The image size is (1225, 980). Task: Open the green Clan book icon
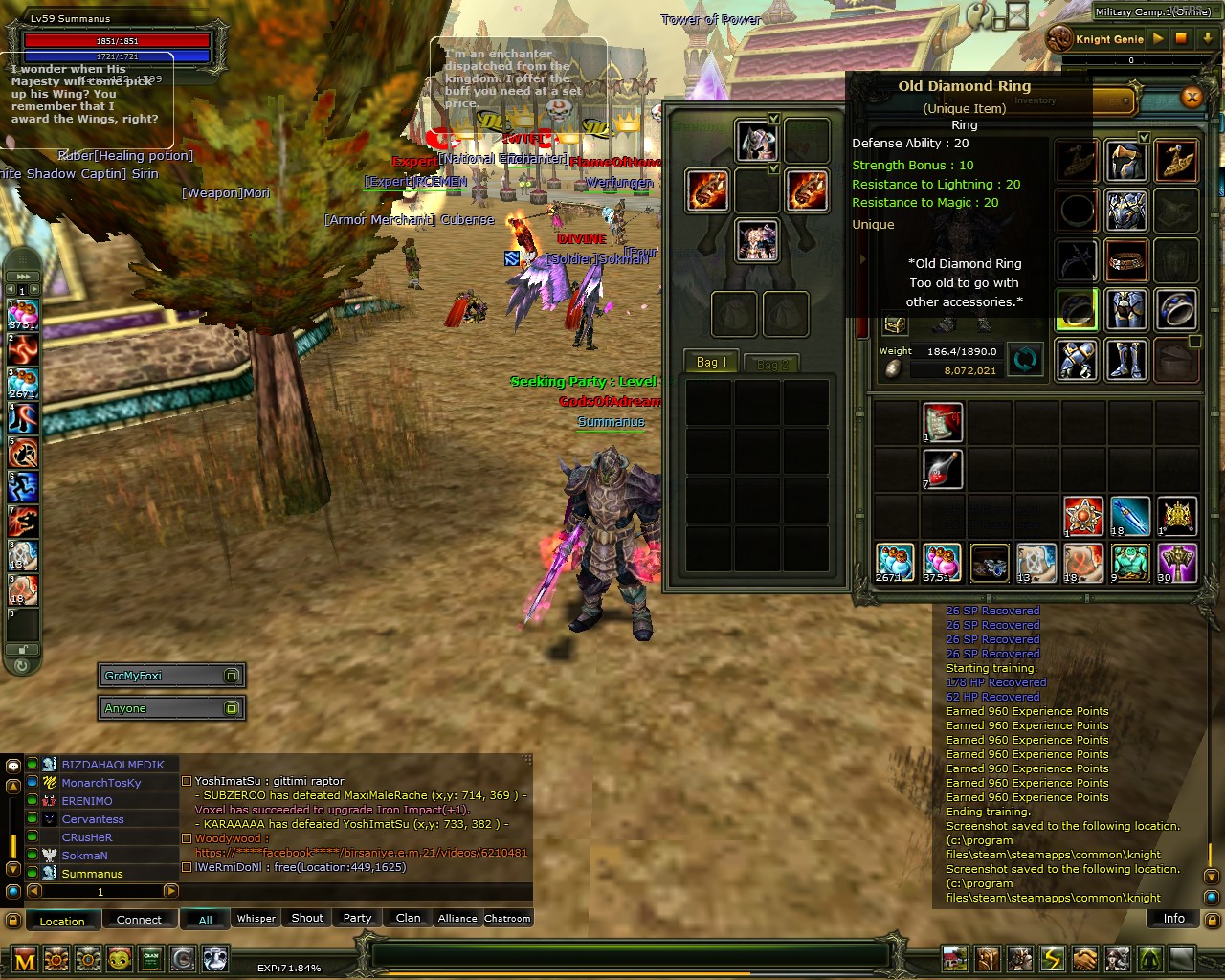(x=151, y=958)
